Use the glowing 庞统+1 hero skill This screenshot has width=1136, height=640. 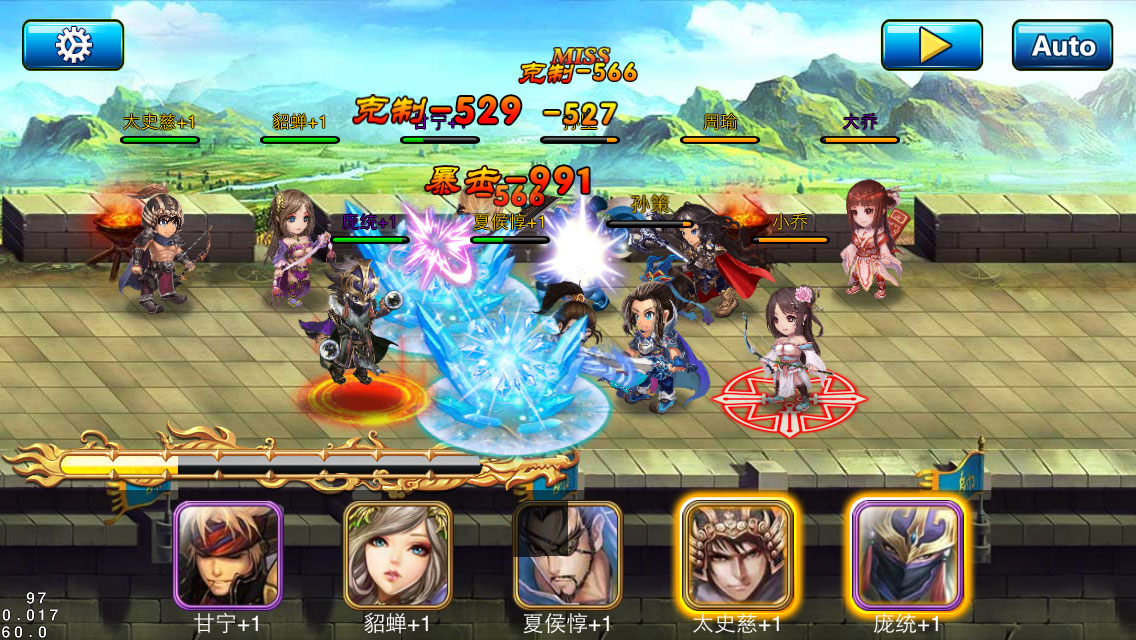tap(907, 555)
